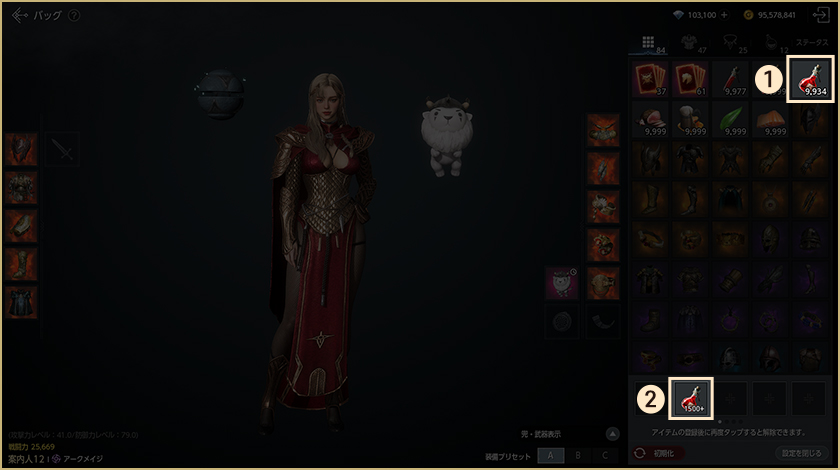Toggle the helmet and weapon display arrow
Viewport: 840px width, 470px height.
coord(614,434)
